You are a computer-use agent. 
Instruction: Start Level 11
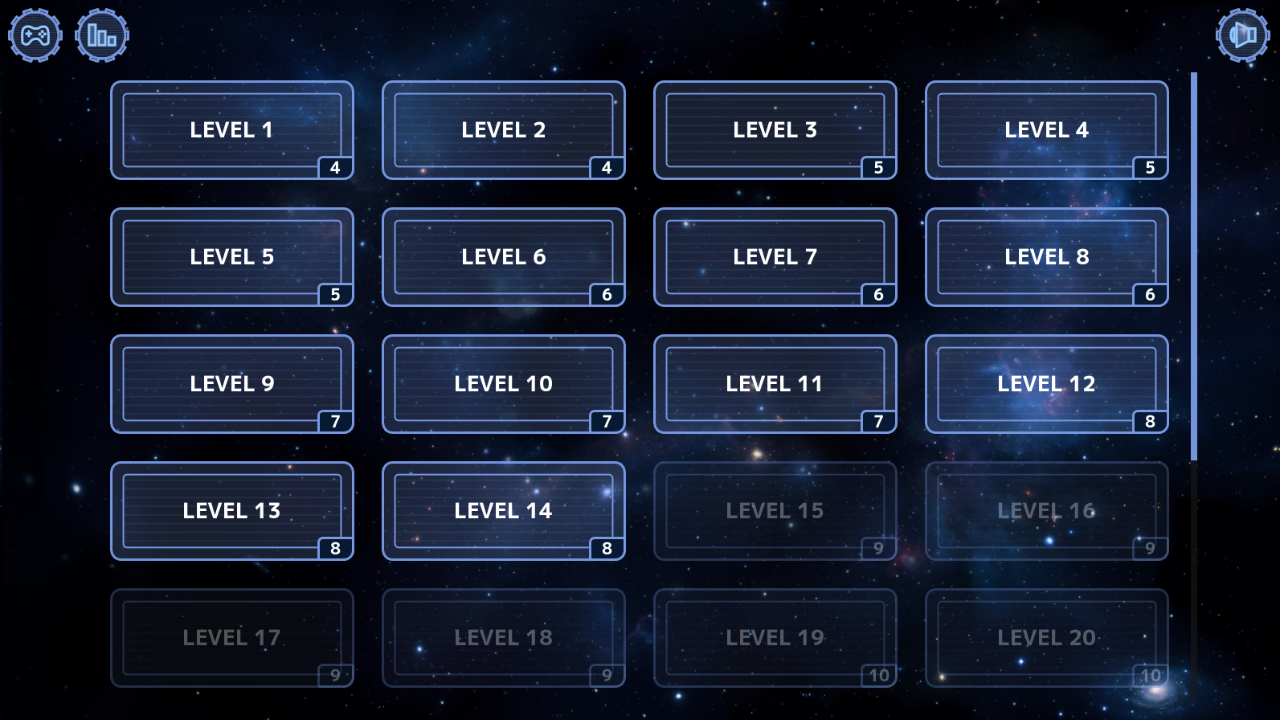click(x=774, y=384)
